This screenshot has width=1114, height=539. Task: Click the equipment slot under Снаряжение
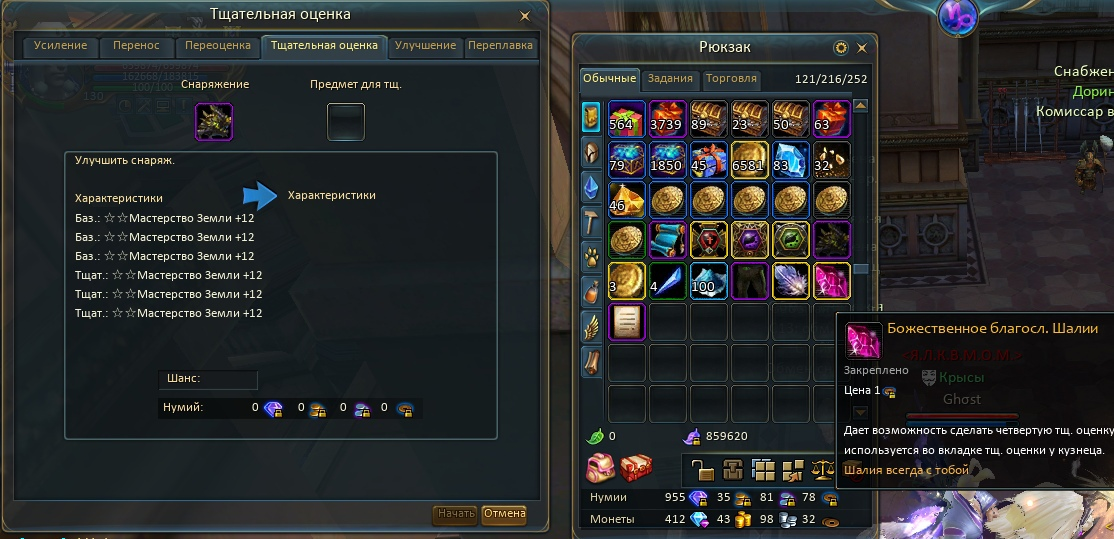pos(215,122)
